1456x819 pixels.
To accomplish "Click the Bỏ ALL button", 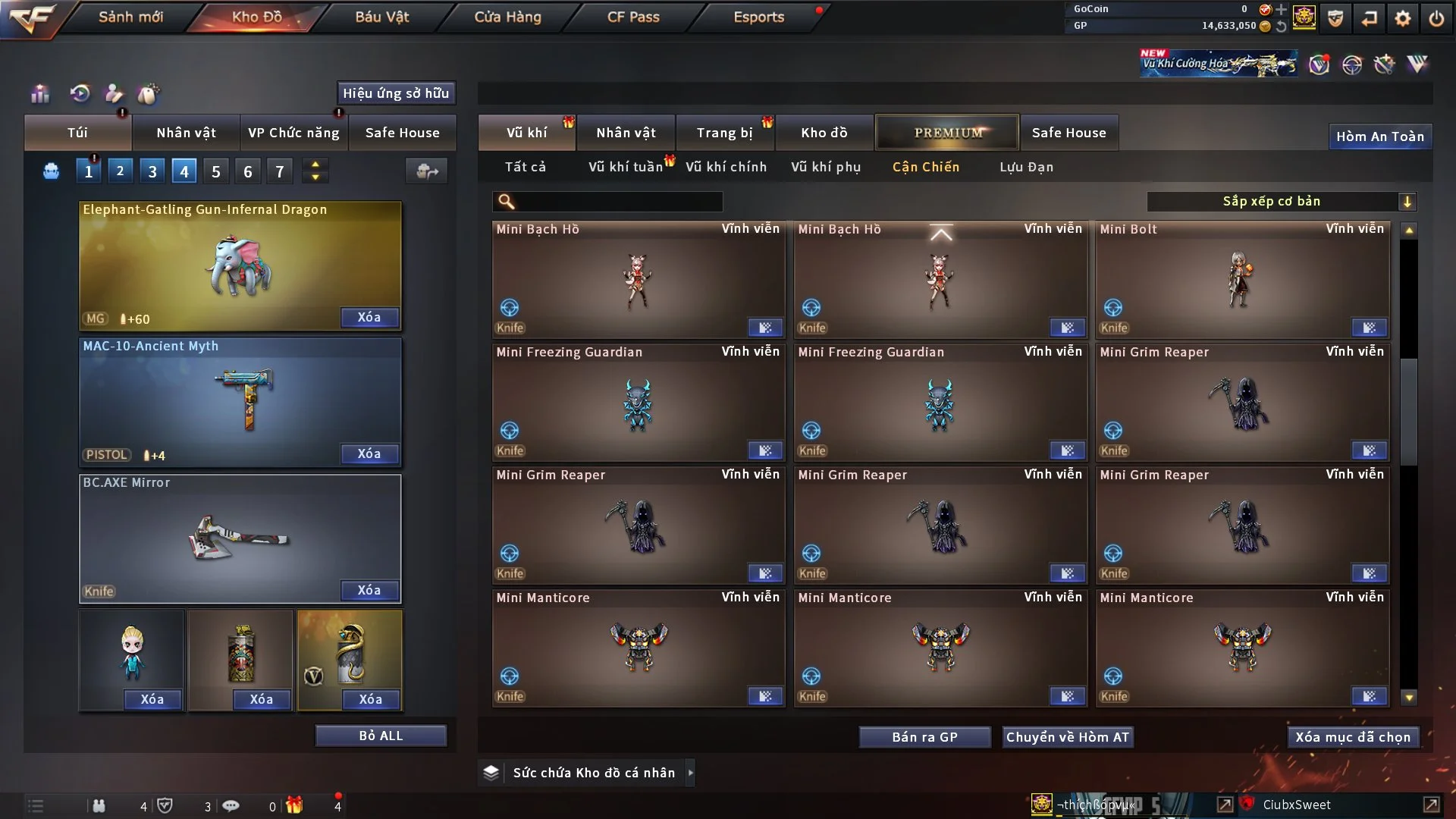I will coord(381,736).
